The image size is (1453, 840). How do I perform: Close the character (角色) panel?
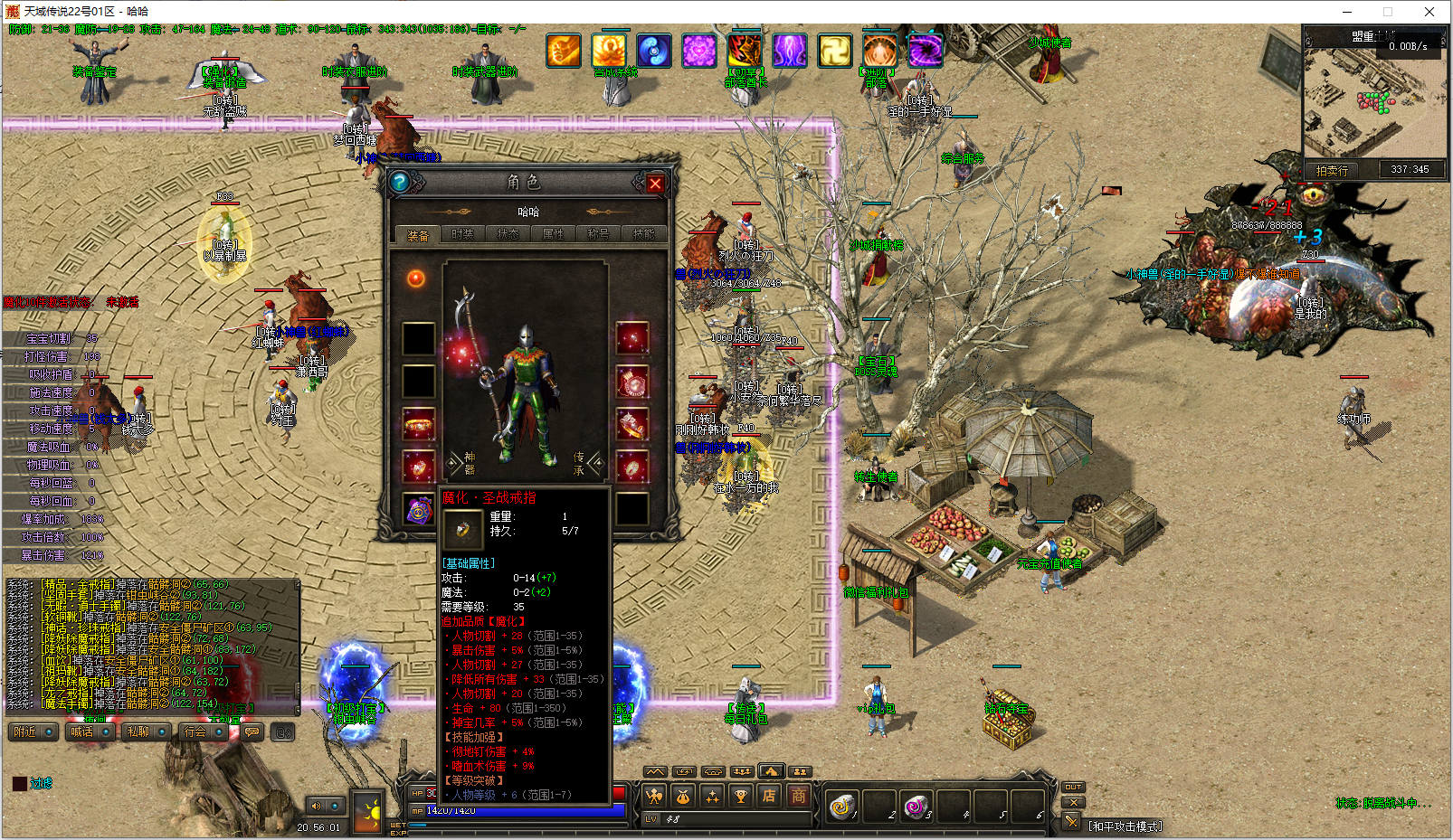[x=655, y=184]
